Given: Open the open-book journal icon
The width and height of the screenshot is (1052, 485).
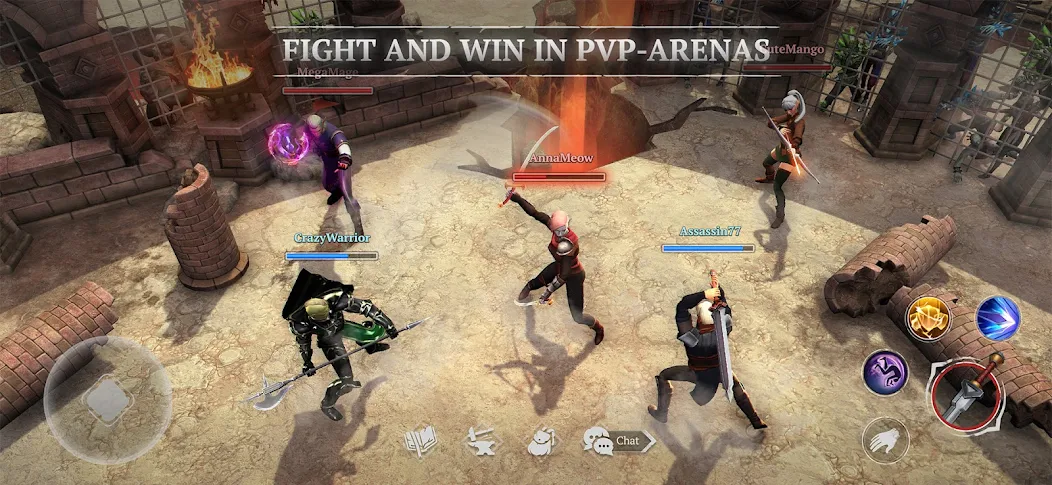Looking at the screenshot, I should [x=419, y=441].
